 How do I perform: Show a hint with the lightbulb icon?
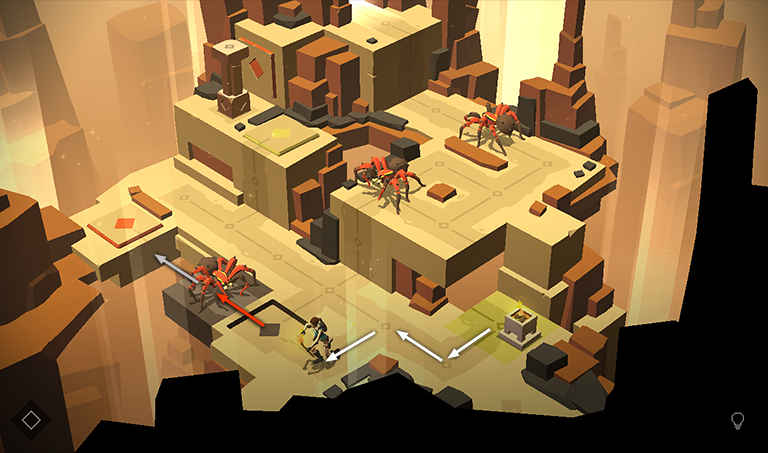[738, 420]
